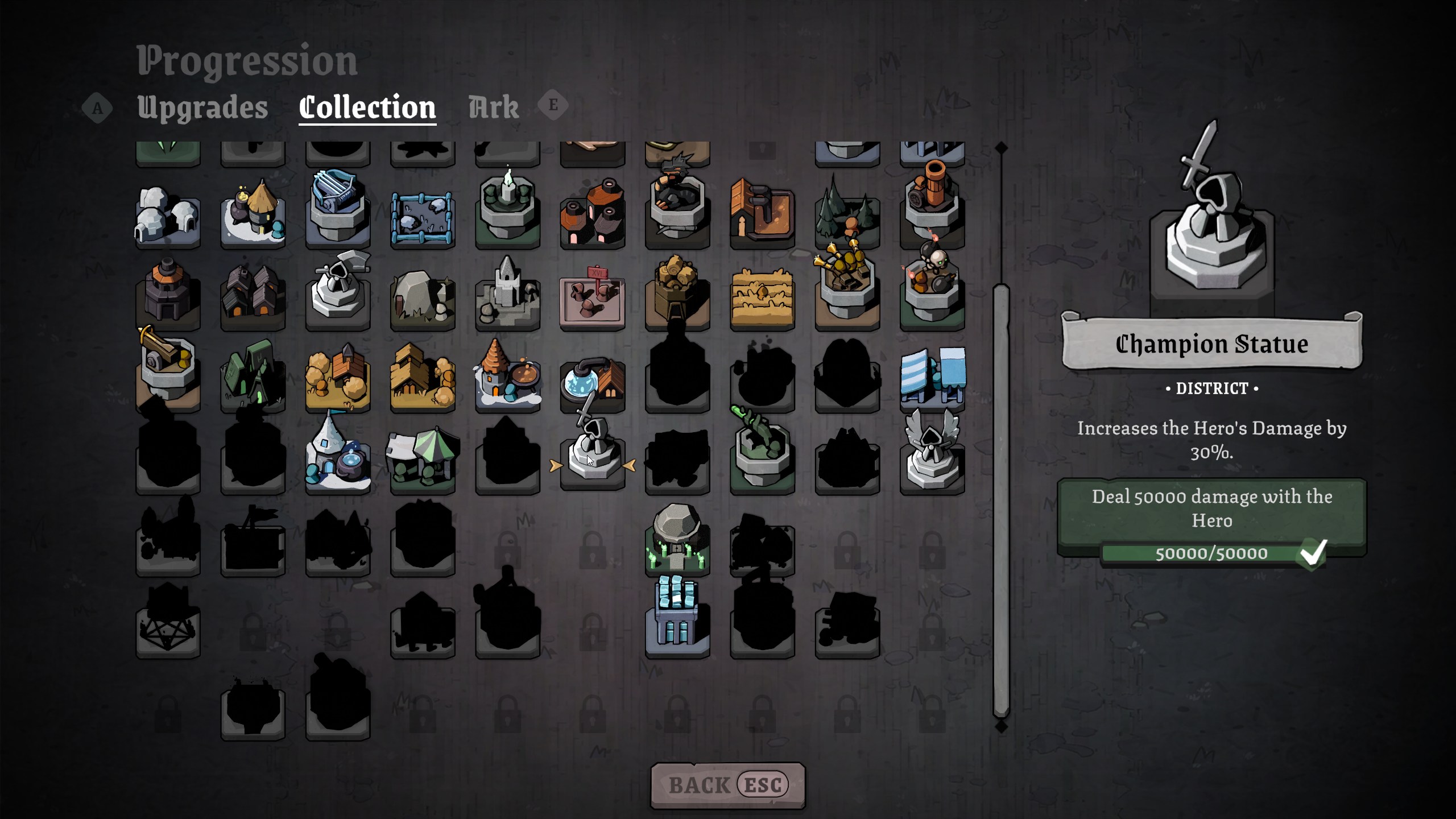Choose the ice crystal tower tile
1456x819 pixels.
click(677, 618)
